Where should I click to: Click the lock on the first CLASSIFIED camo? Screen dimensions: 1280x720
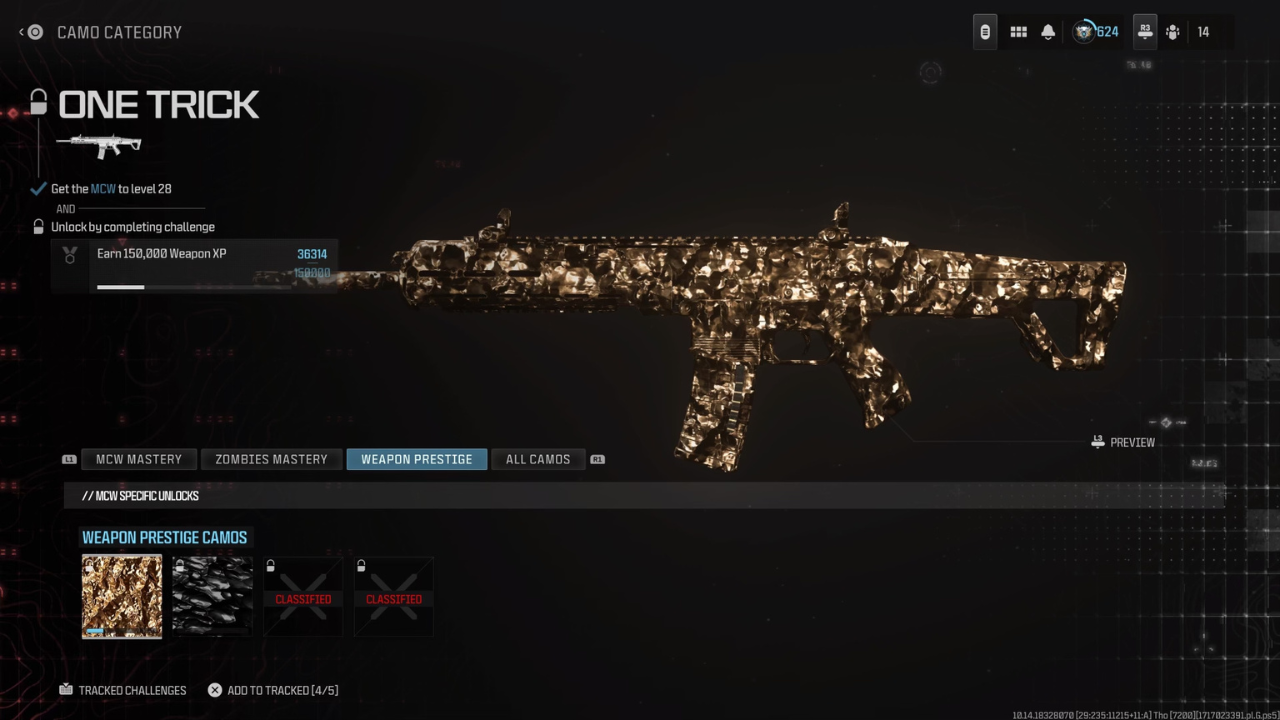270,565
